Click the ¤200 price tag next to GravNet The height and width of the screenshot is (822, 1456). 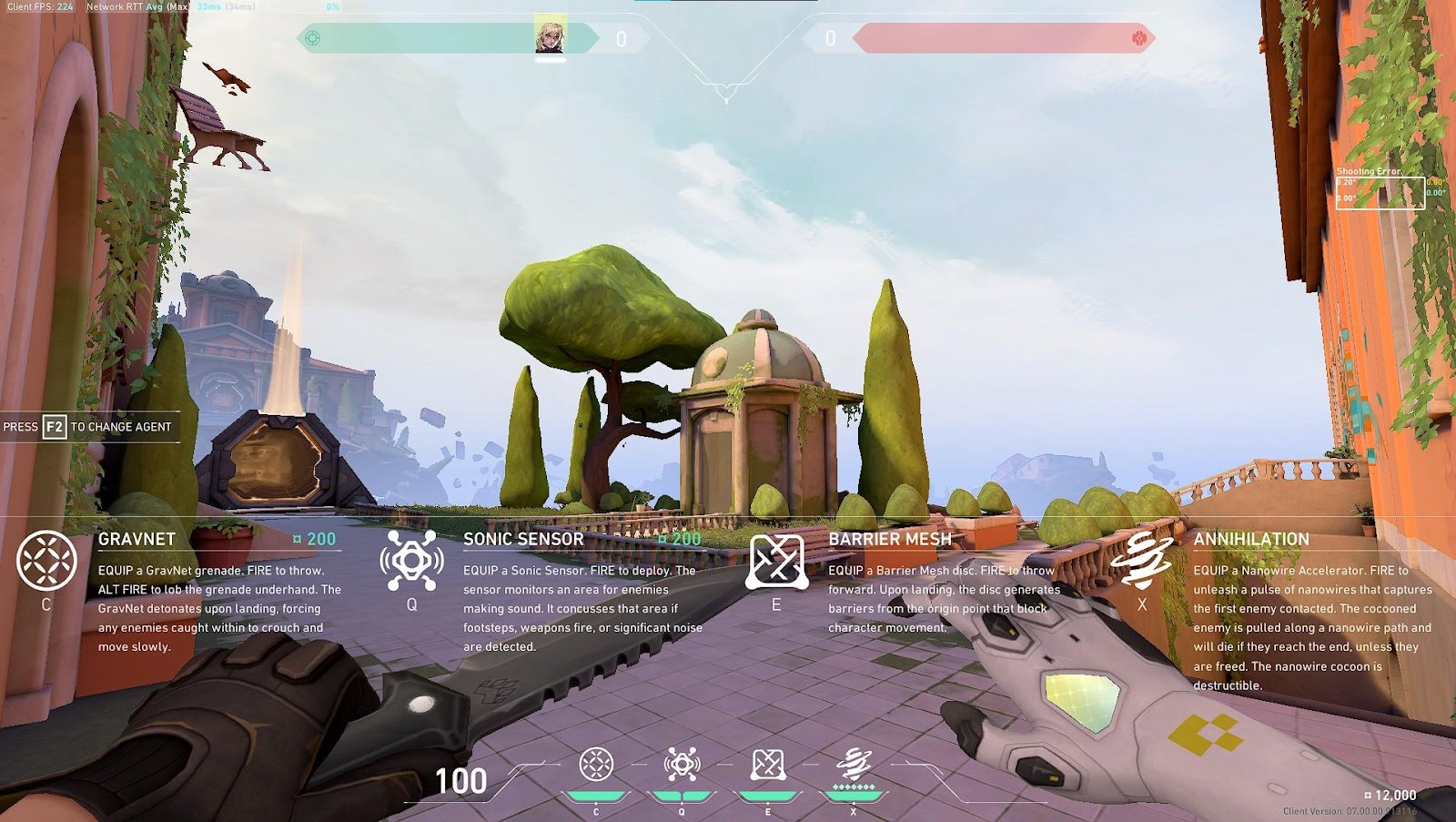pyautogui.click(x=314, y=538)
